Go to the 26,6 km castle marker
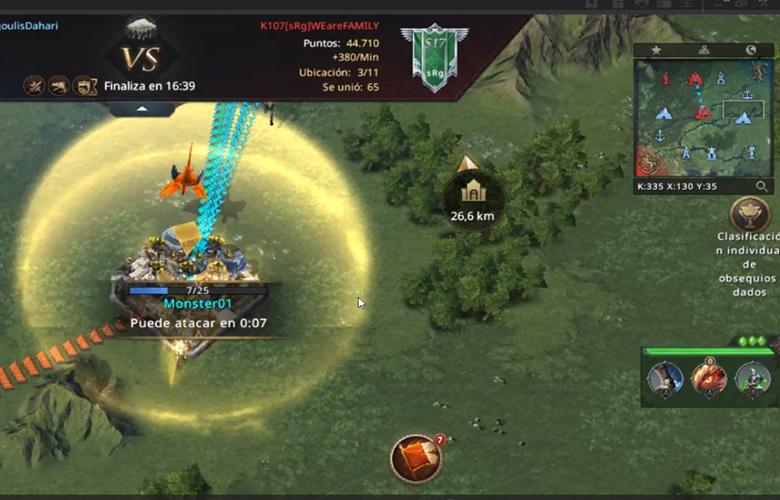Image resolution: width=780 pixels, height=500 pixels. [472, 190]
